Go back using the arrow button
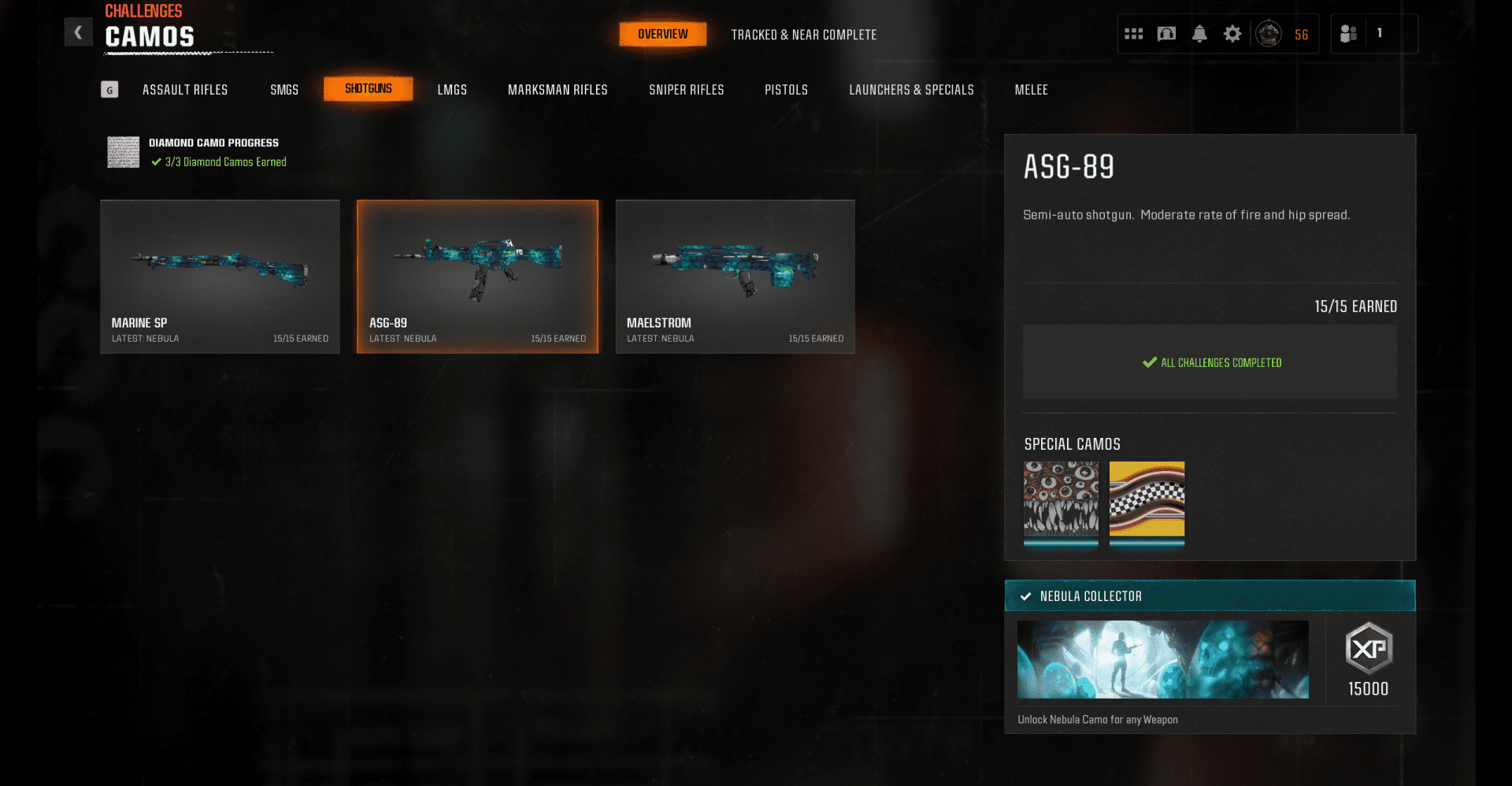This screenshot has width=1512, height=786. tap(78, 32)
